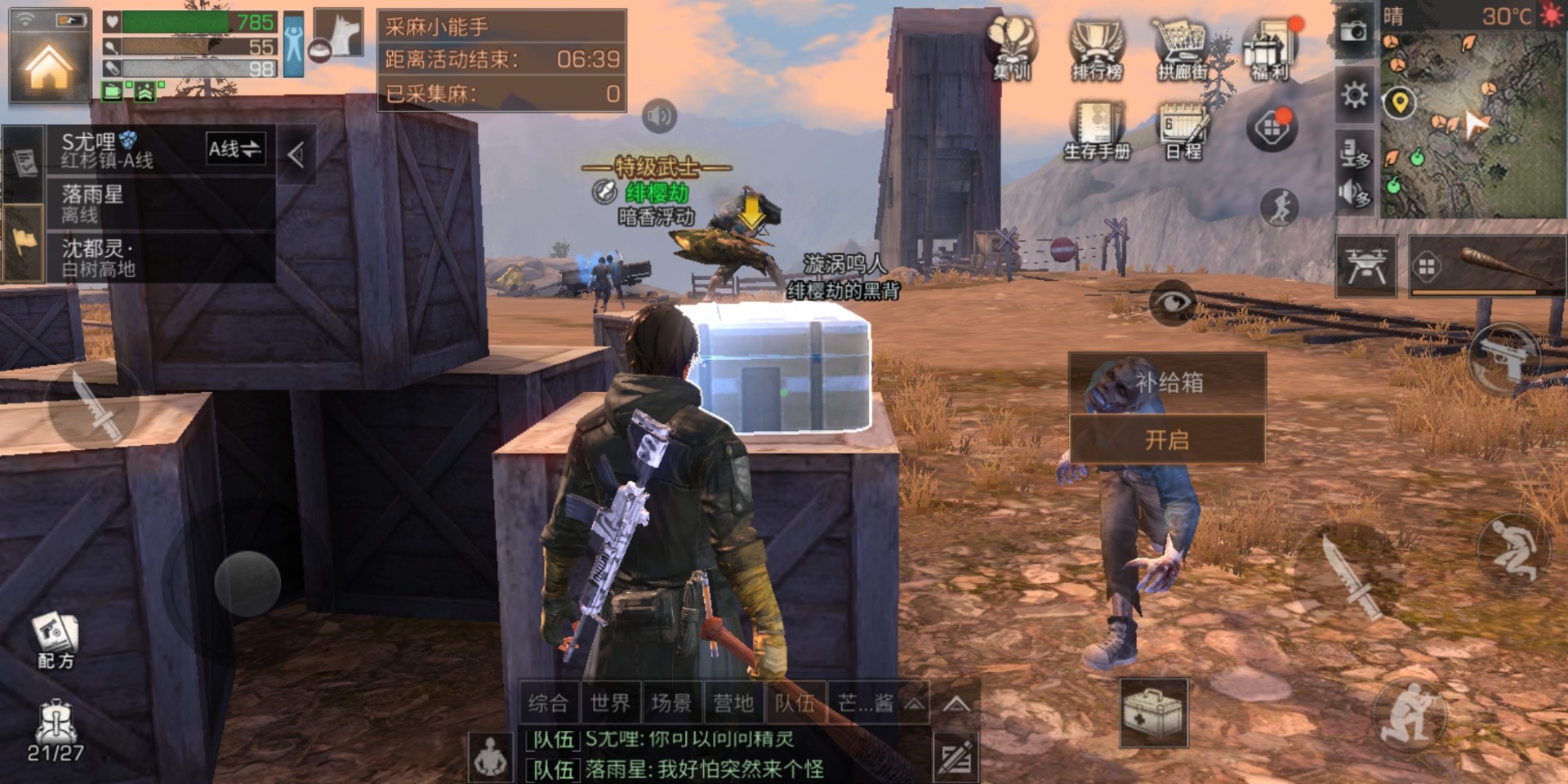Switch chat to the 营地 tab

[733, 703]
